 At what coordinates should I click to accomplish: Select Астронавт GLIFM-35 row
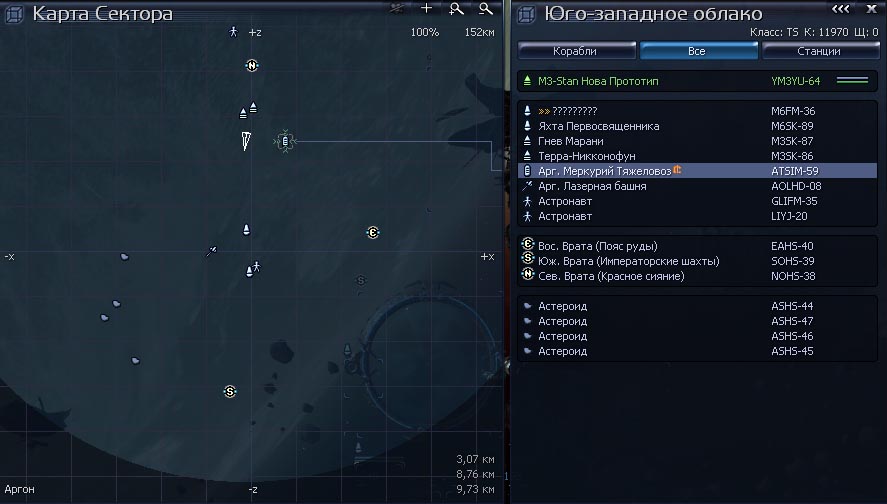[x=565, y=201]
